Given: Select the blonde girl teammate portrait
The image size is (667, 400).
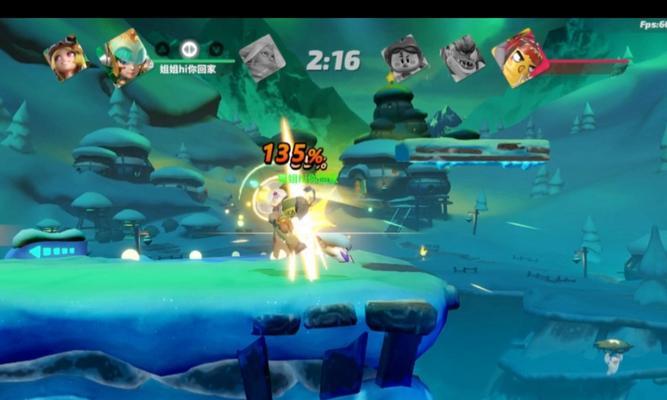Looking at the screenshot, I should tap(64, 59).
